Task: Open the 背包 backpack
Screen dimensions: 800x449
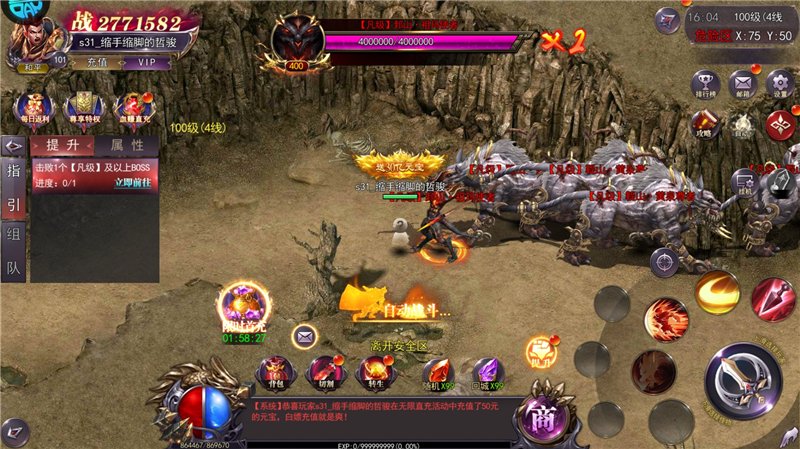Action: [x=274, y=373]
